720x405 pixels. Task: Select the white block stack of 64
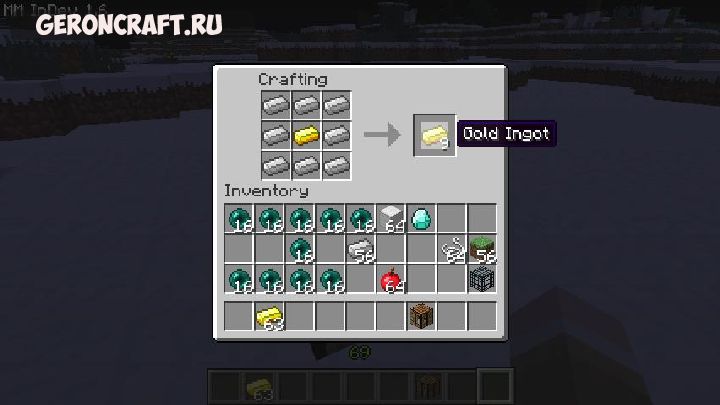coord(391,217)
